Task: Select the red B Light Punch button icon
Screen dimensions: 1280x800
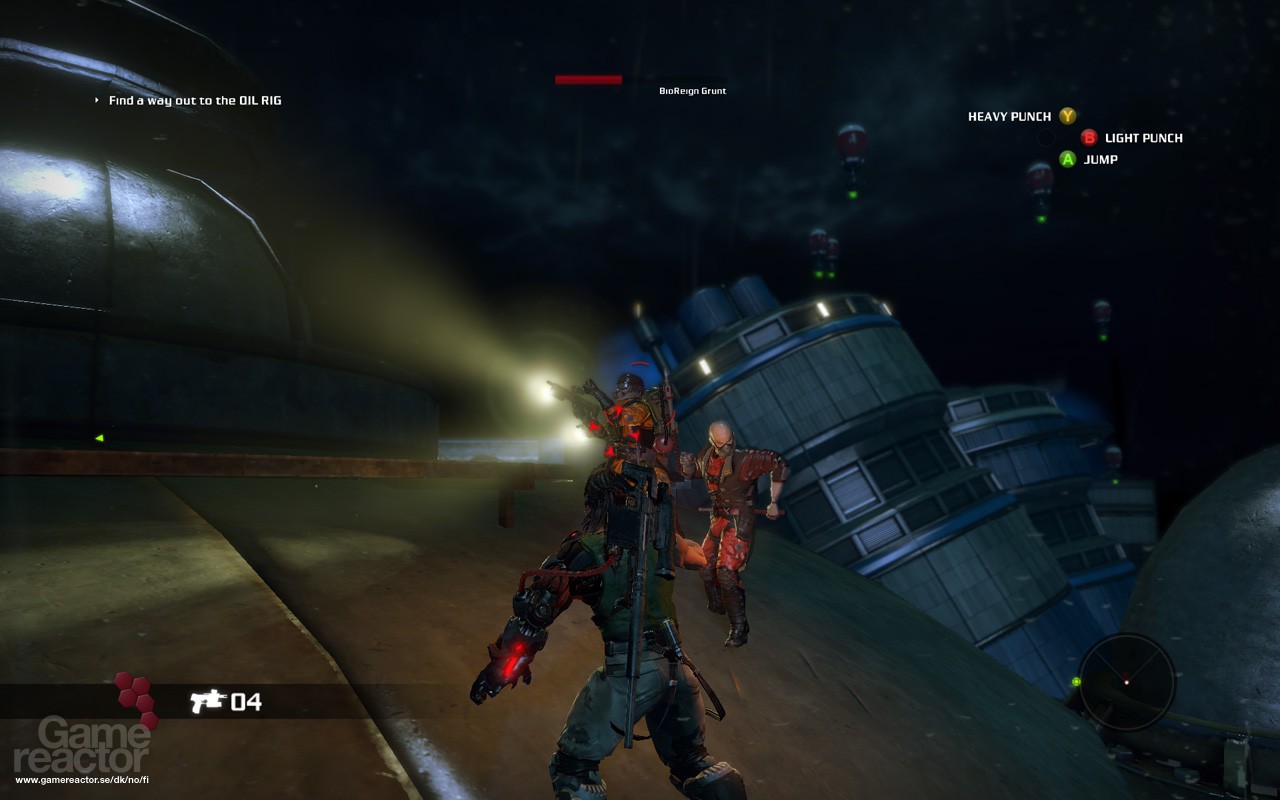Action: 1090,137
